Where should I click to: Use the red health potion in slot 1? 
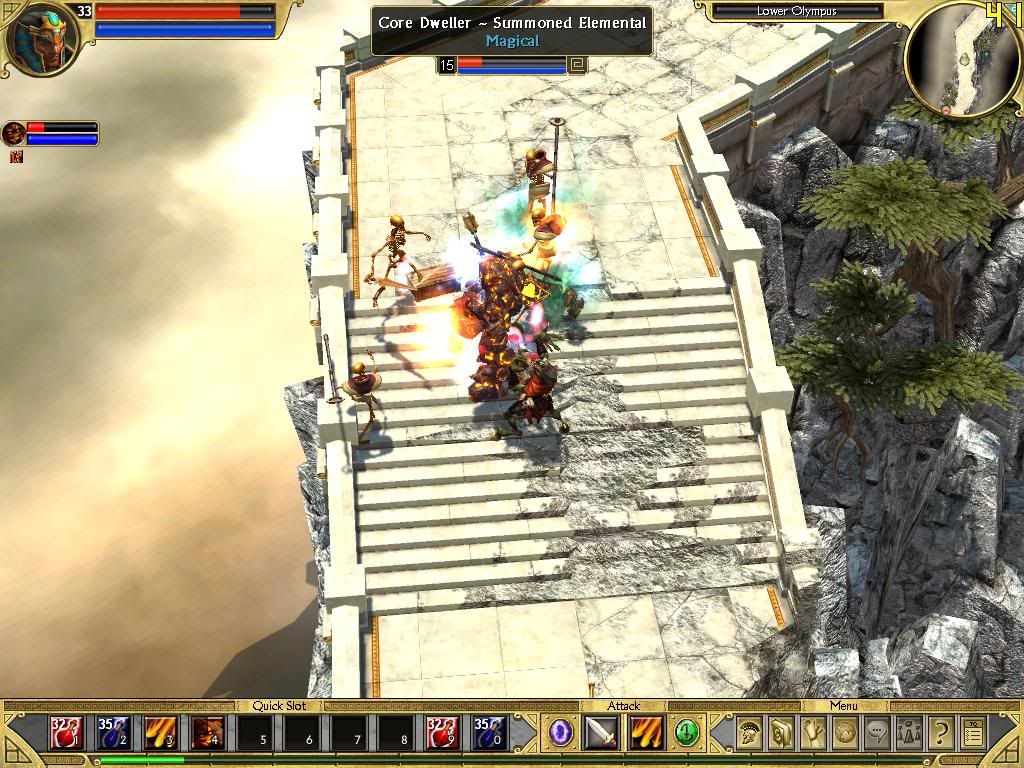point(67,734)
